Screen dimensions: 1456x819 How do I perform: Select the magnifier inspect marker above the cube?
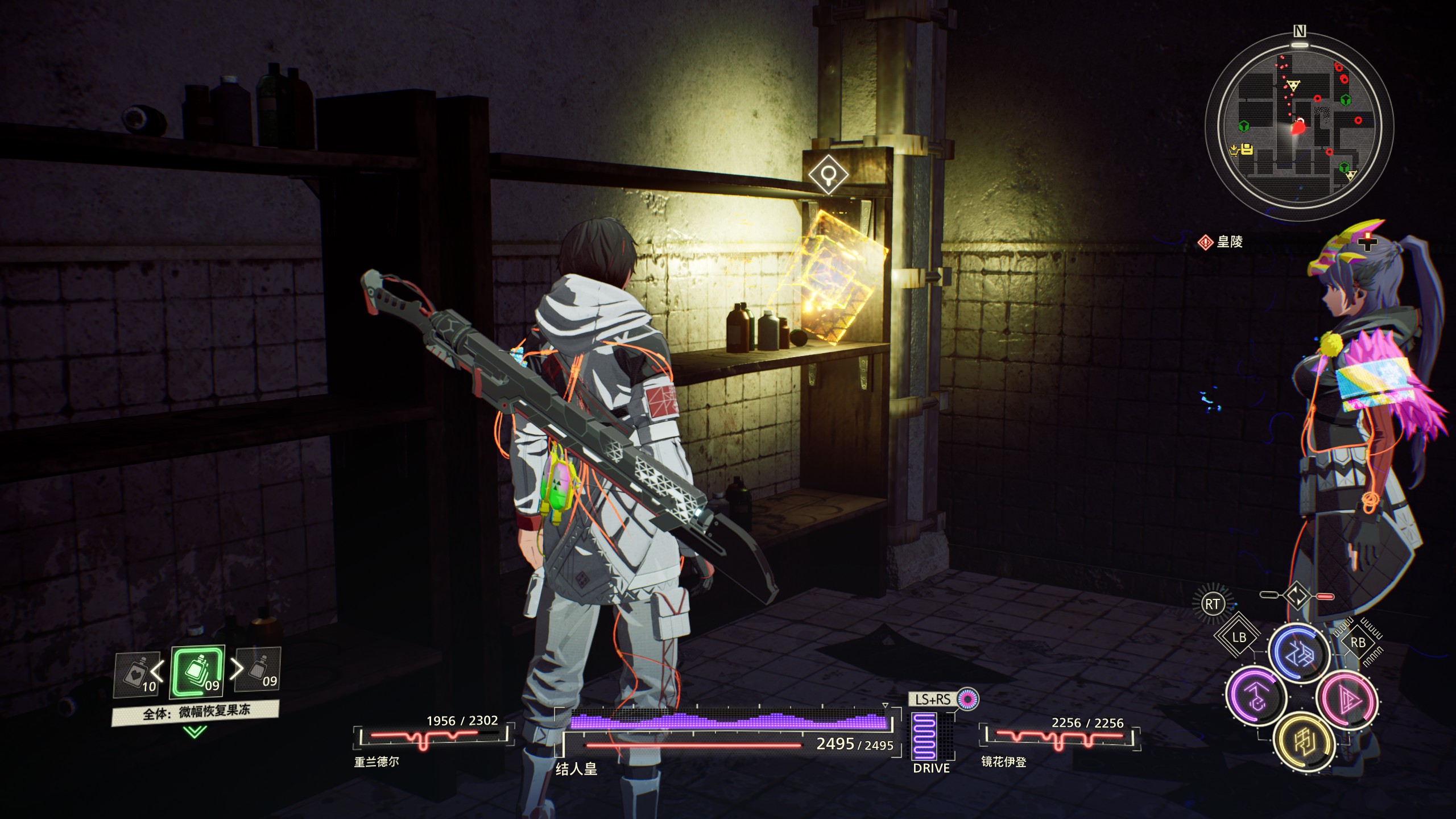click(829, 173)
